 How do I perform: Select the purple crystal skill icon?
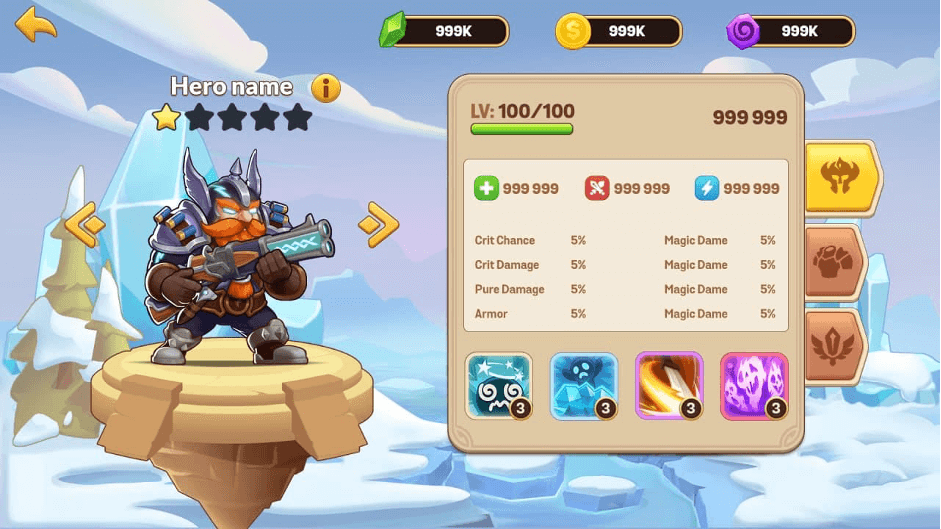[754, 385]
